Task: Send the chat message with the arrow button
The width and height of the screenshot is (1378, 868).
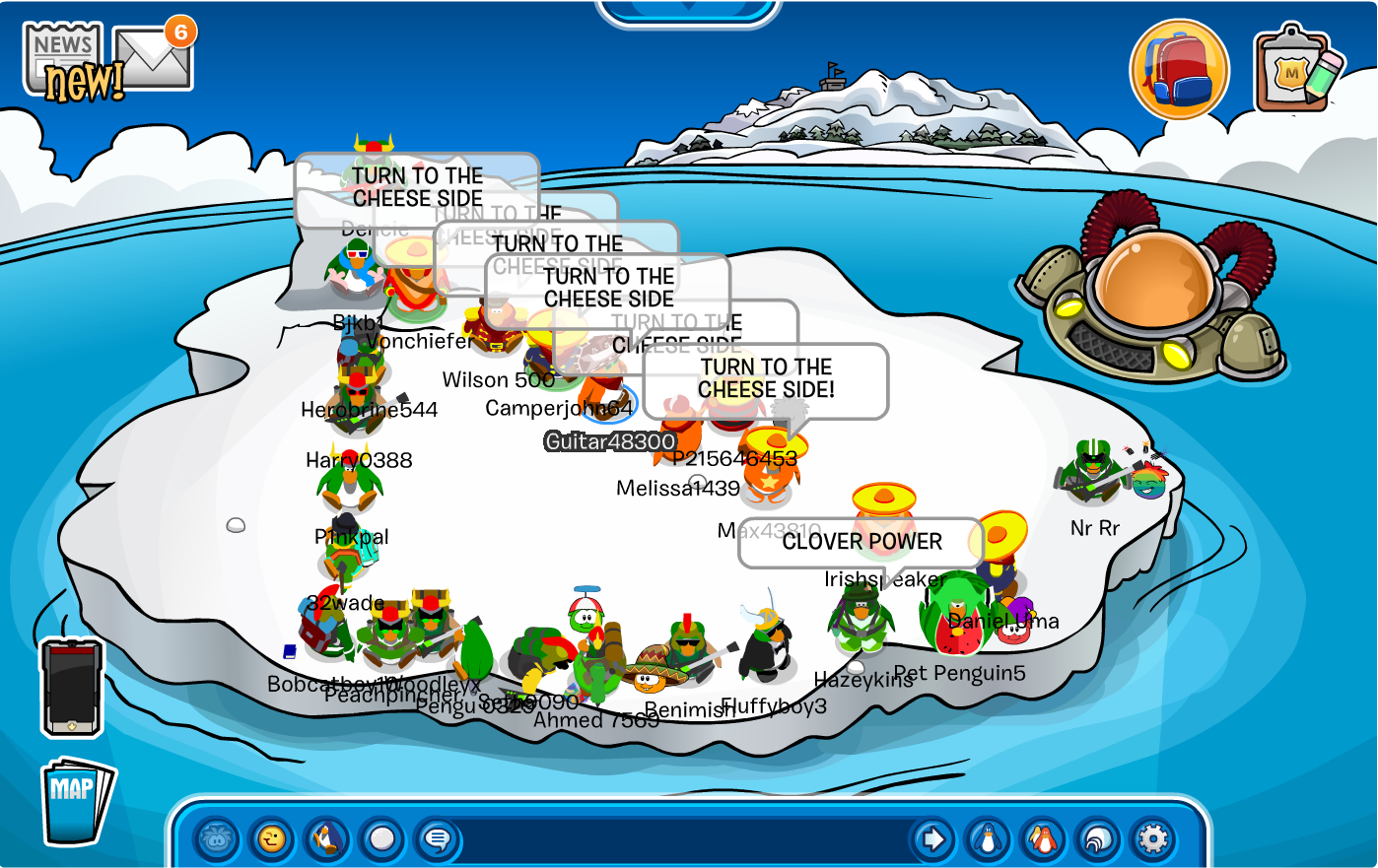Action: coord(932,839)
